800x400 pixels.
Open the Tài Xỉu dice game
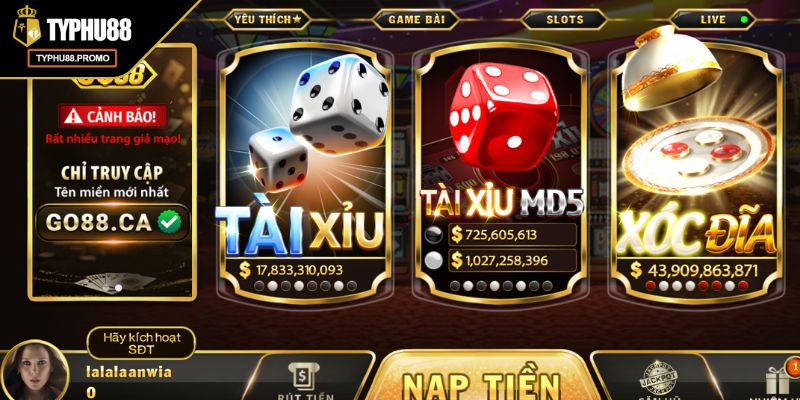pos(304,170)
